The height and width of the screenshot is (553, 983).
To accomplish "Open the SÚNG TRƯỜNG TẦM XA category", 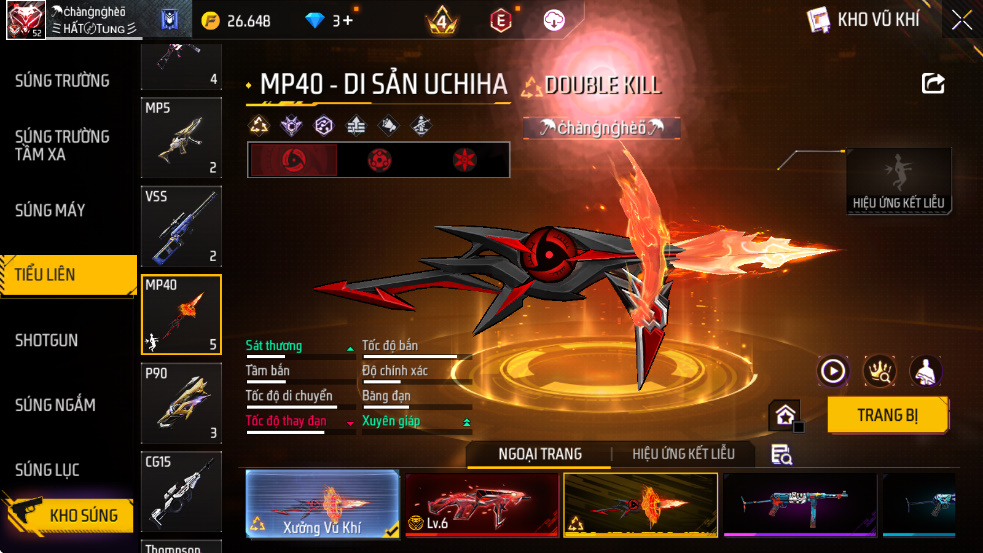I will 62,145.
